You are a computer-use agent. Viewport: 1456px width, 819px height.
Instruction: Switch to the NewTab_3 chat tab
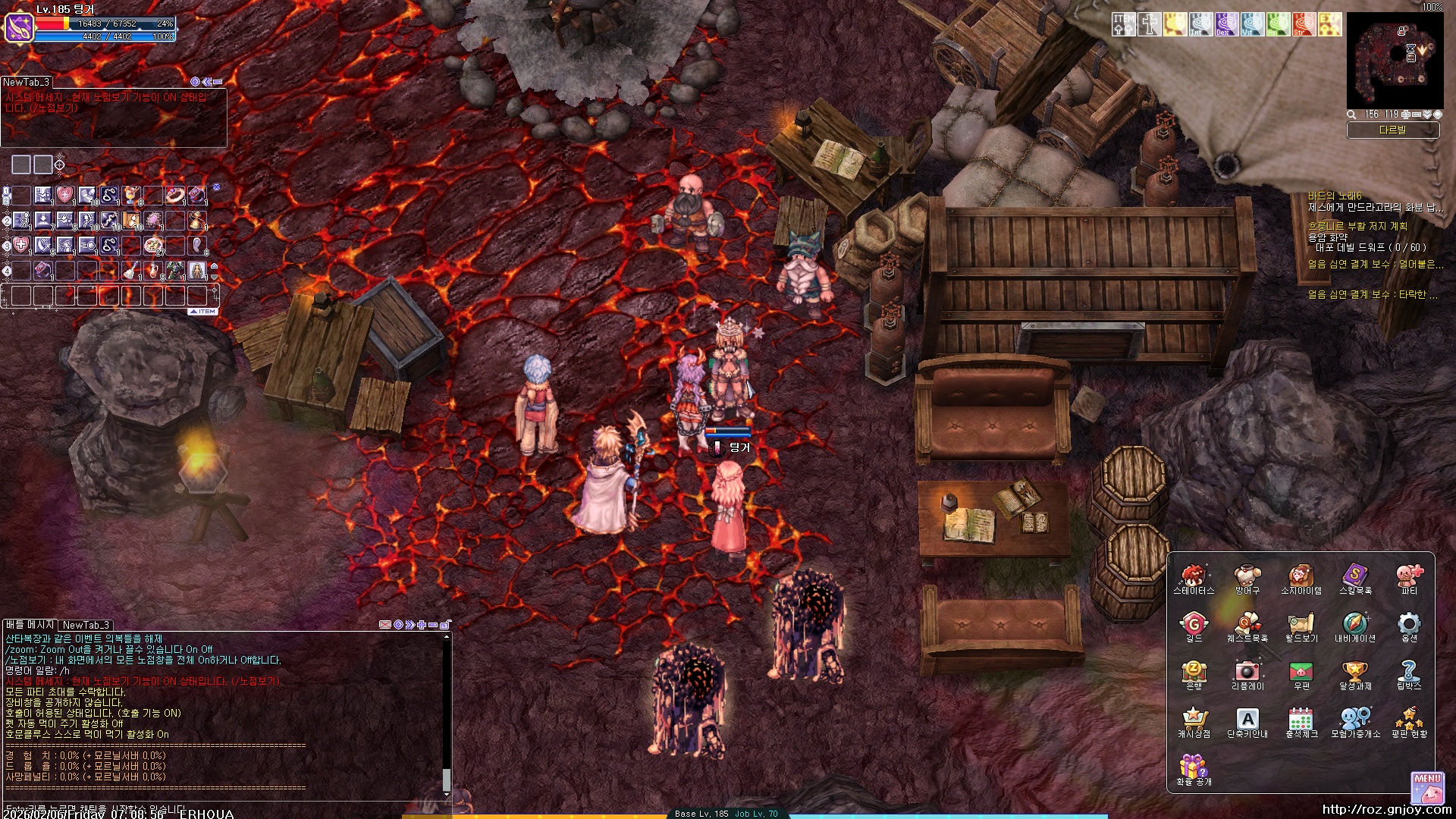click(x=86, y=625)
